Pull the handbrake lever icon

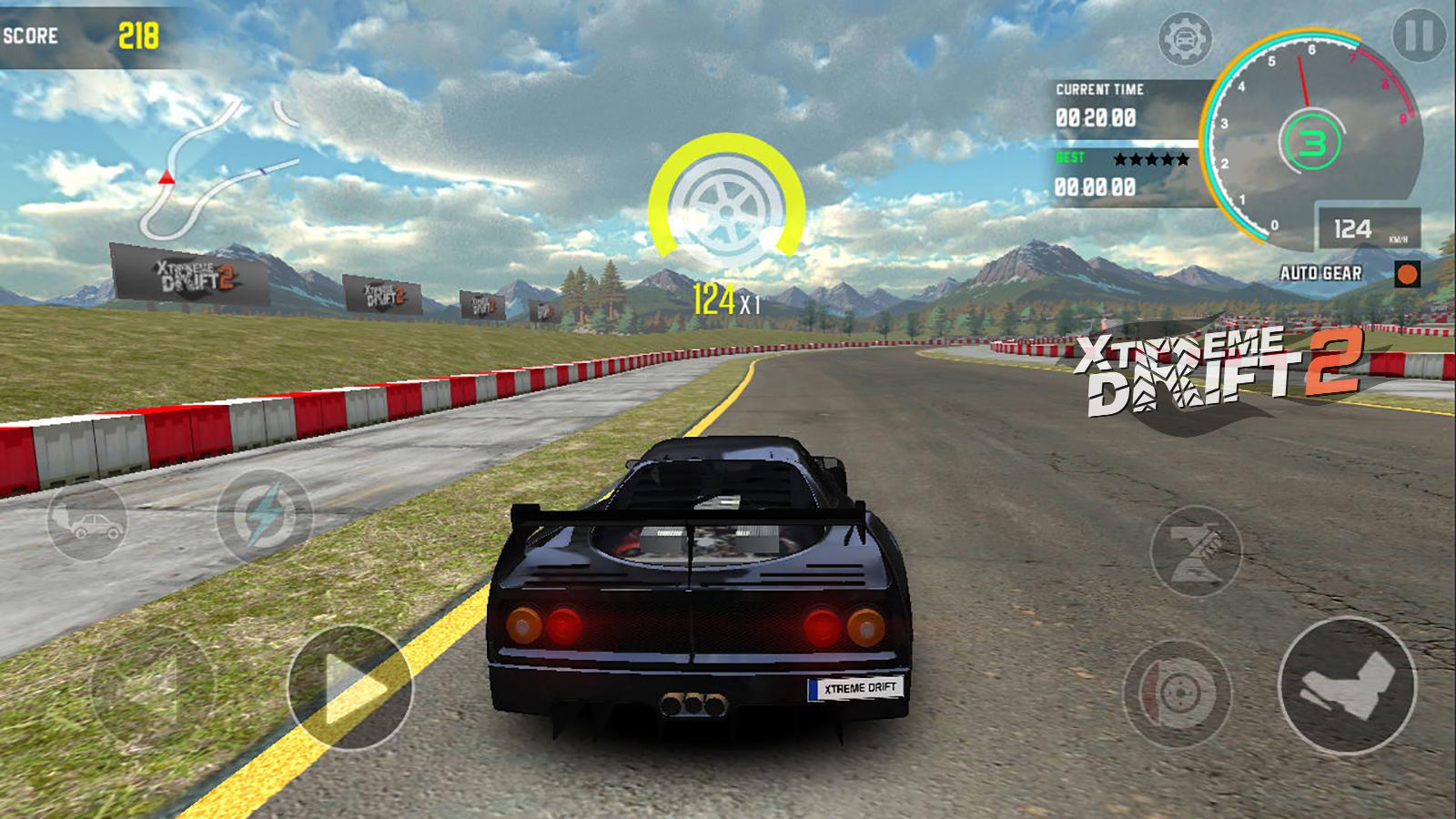[x=1199, y=549]
